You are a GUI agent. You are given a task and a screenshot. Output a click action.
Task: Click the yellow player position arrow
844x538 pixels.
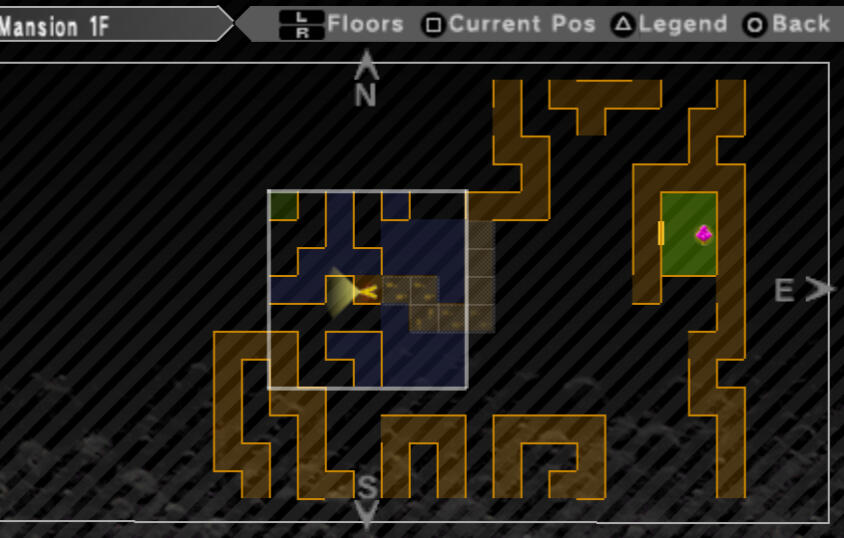(365, 292)
